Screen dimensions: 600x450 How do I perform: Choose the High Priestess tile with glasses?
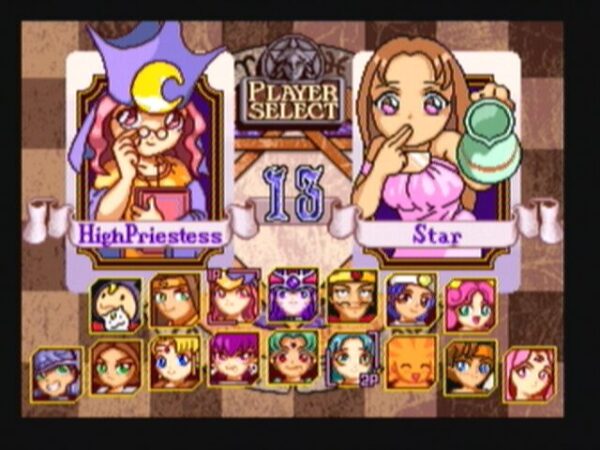point(234,297)
